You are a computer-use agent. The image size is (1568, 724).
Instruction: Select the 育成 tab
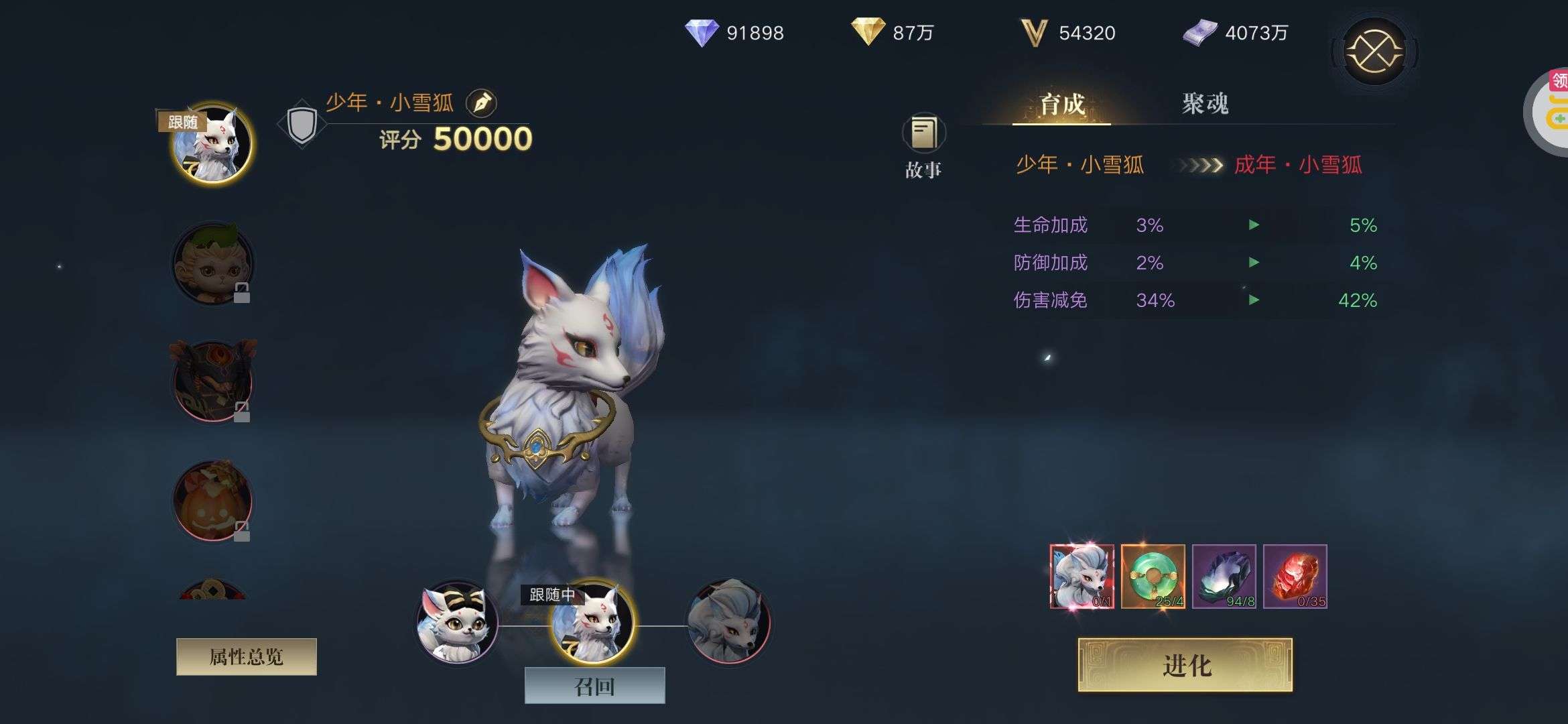click(x=1061, y=104)
